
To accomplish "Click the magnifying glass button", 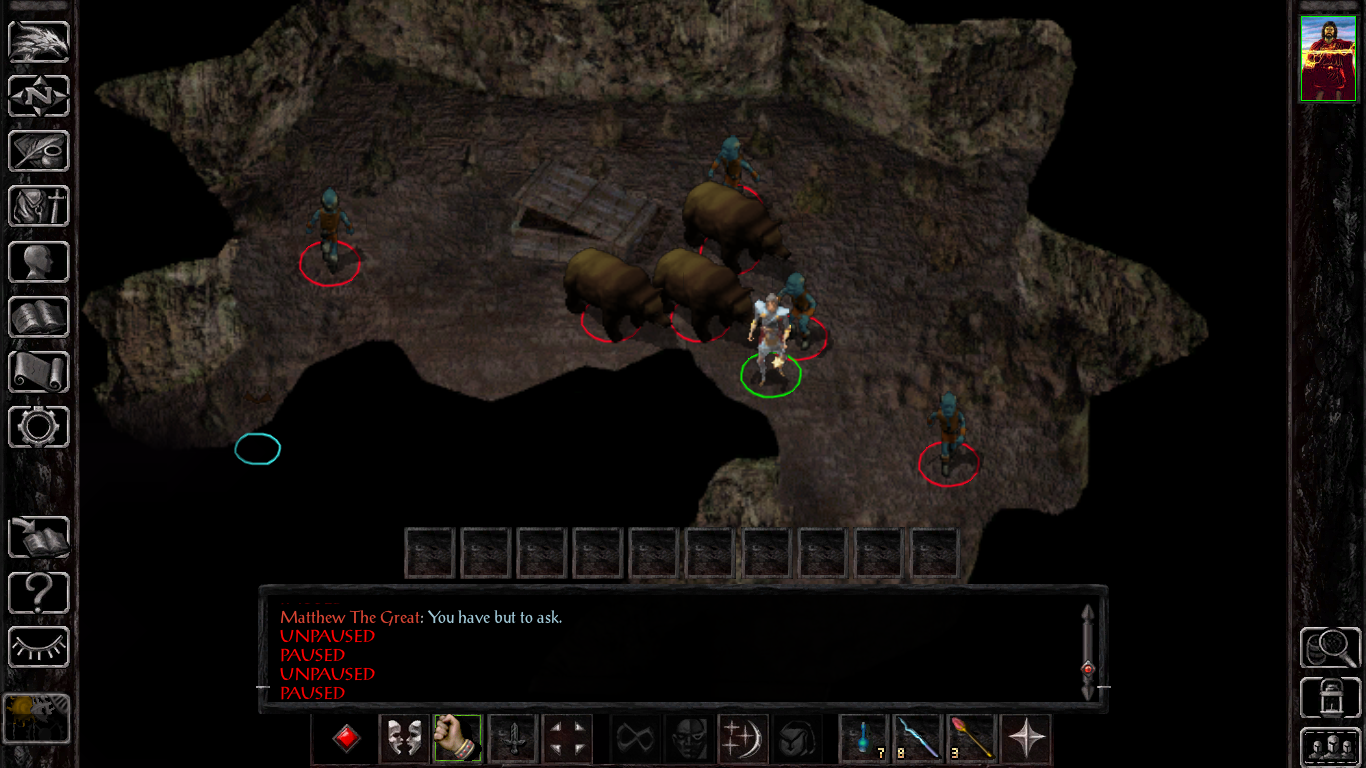I will pos(1329,648).
